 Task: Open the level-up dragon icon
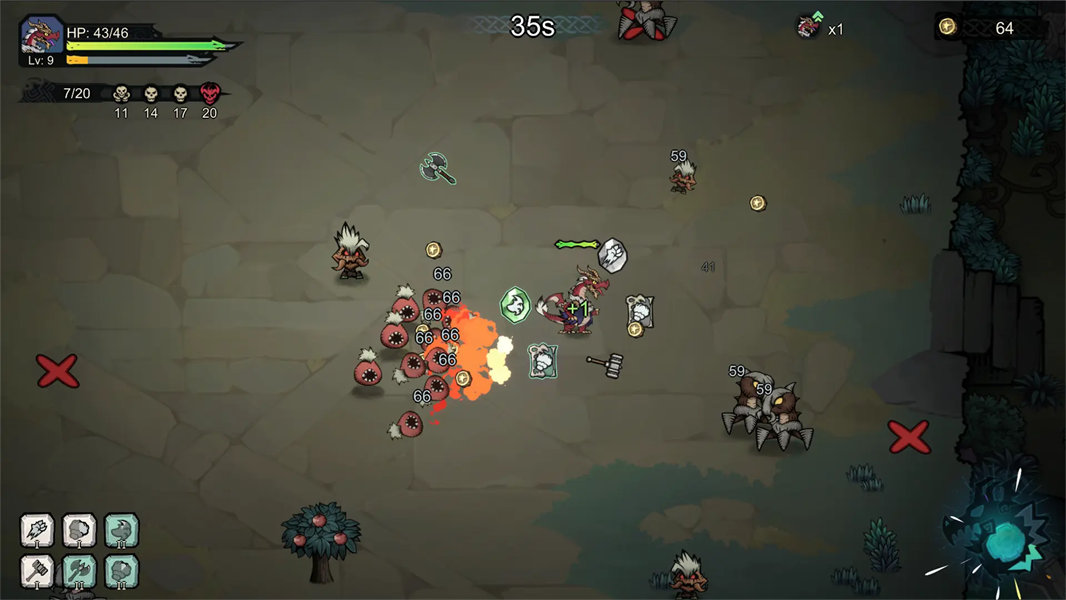(808, 27)
